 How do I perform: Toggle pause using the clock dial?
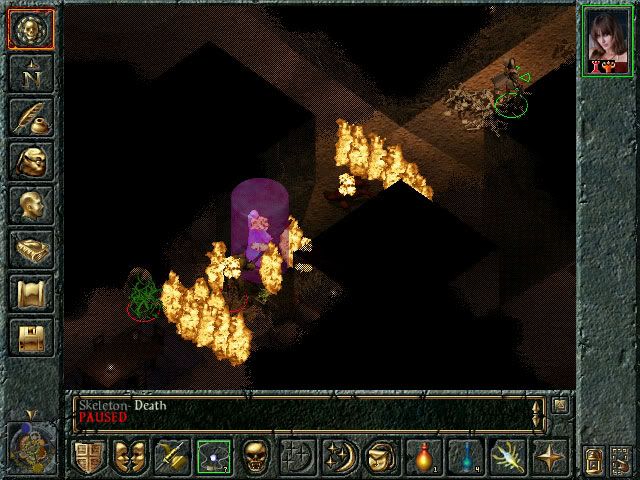pos(29,441)
